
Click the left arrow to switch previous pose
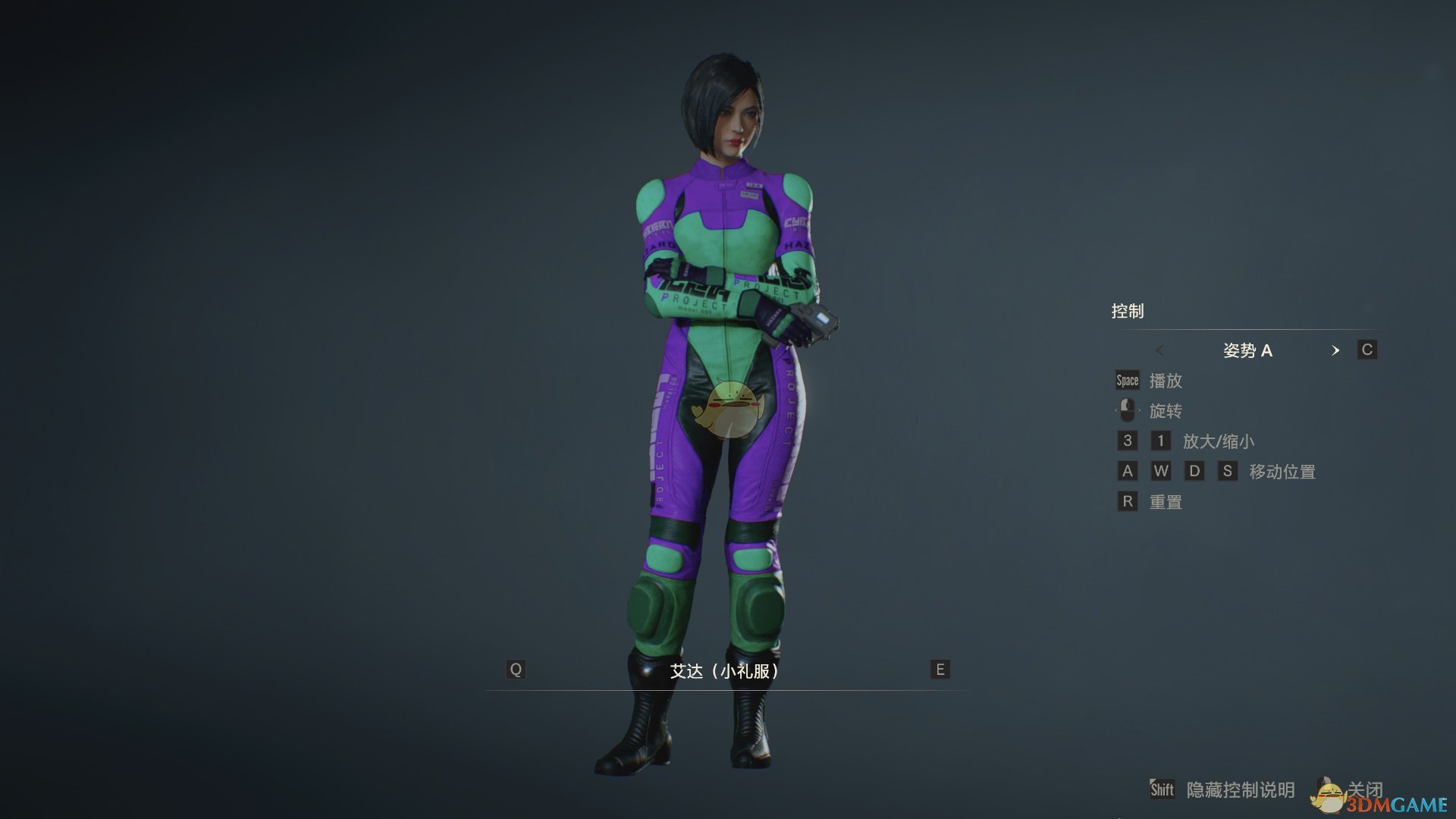click(1160, 350)
